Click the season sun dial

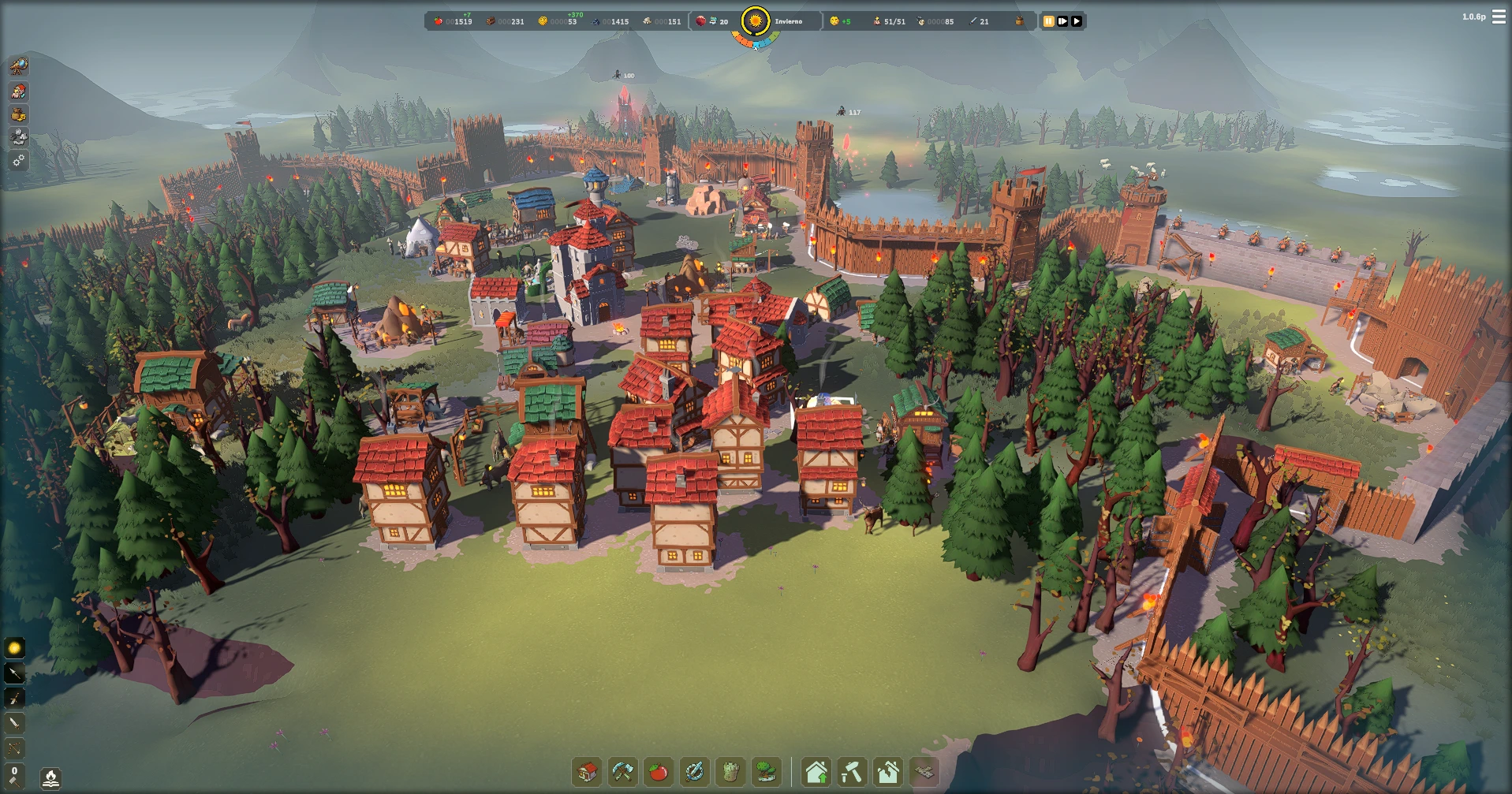pos(756,21)
